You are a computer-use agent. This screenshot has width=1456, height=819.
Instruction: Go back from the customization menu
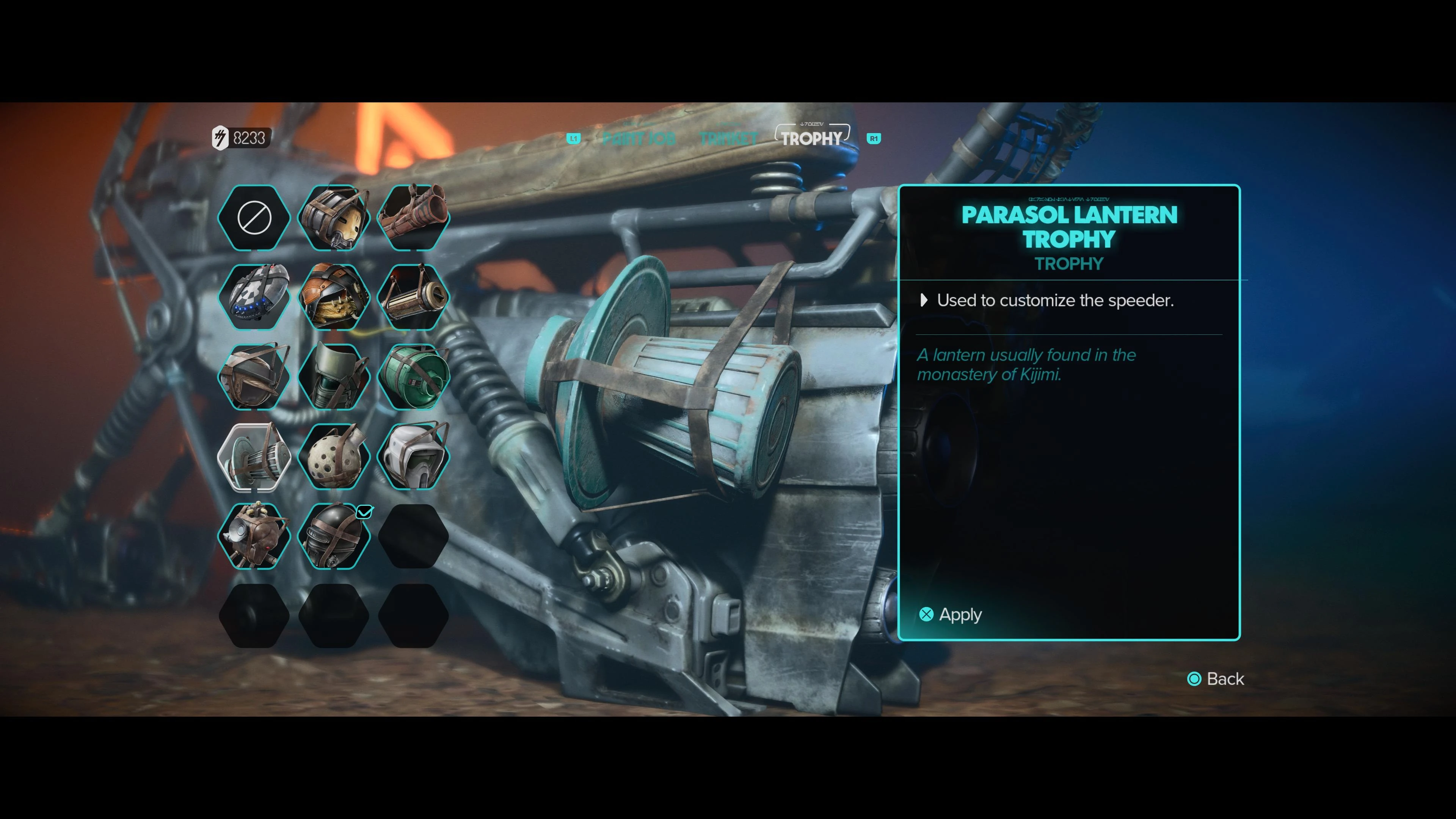pyautogui.click(x=1216, y=679)
